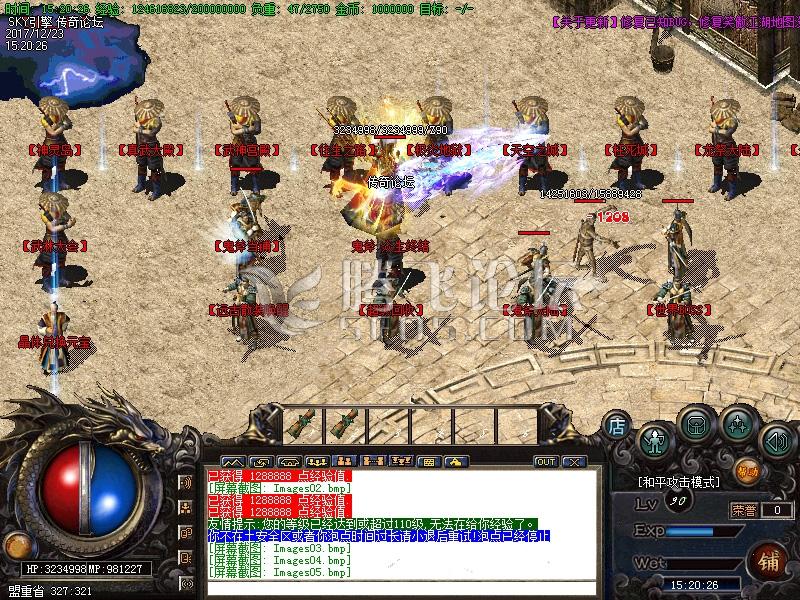Open the 店 shop button
This screenshot has width=800, height=600.
617,425
